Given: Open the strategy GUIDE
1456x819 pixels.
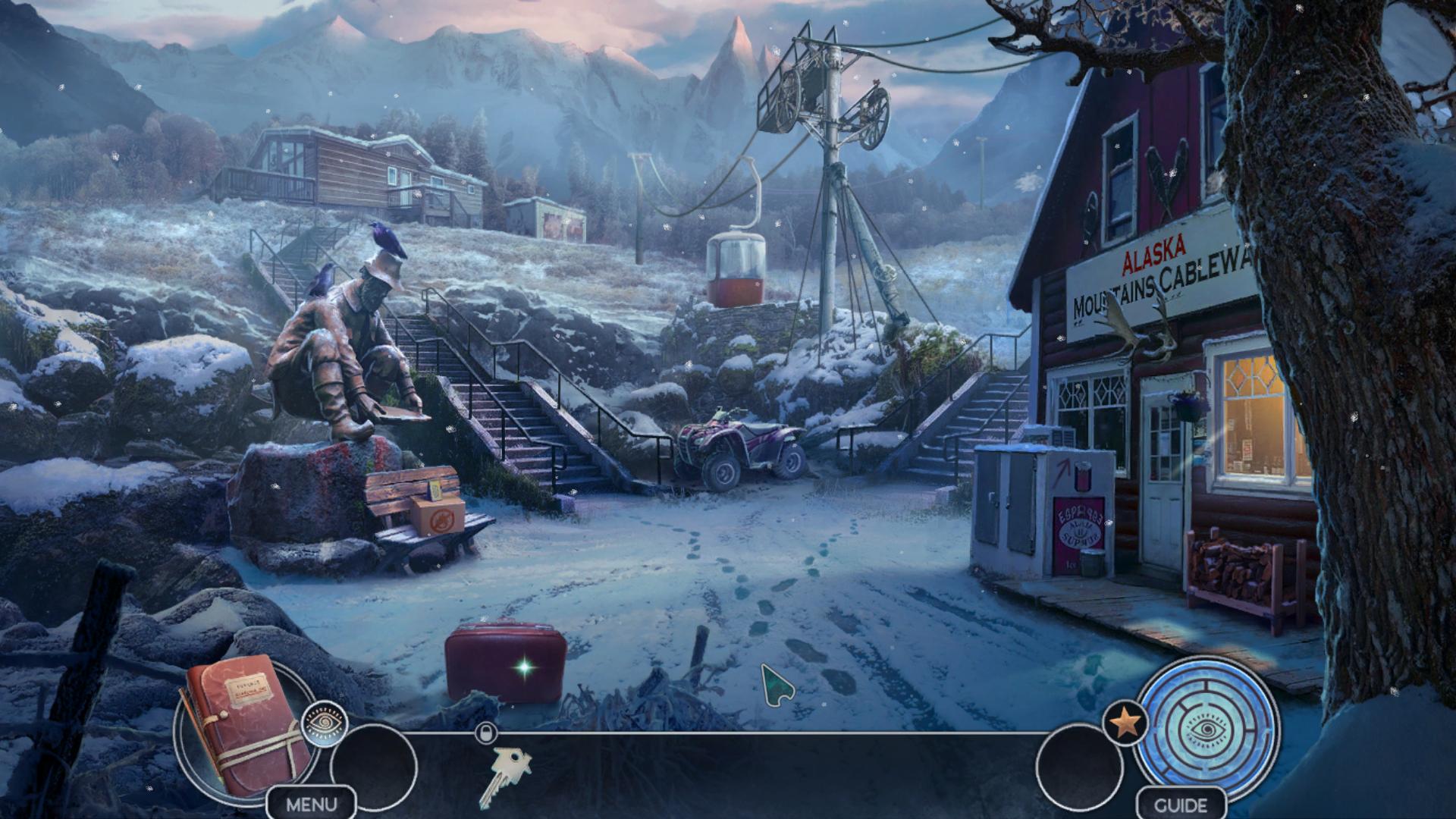Looking at the screenshot, I should [1181, 804].
